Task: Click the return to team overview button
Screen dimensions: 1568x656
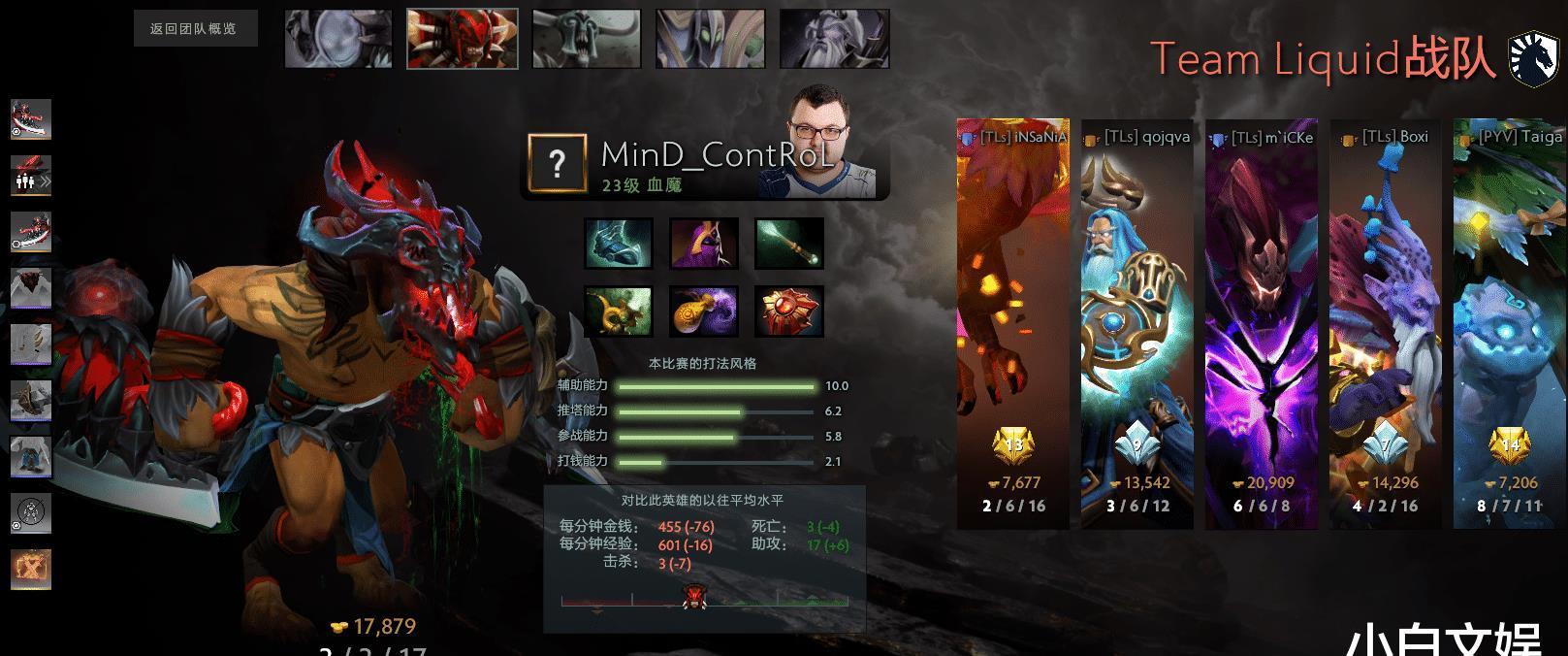Action: click(x=195, y=29)
